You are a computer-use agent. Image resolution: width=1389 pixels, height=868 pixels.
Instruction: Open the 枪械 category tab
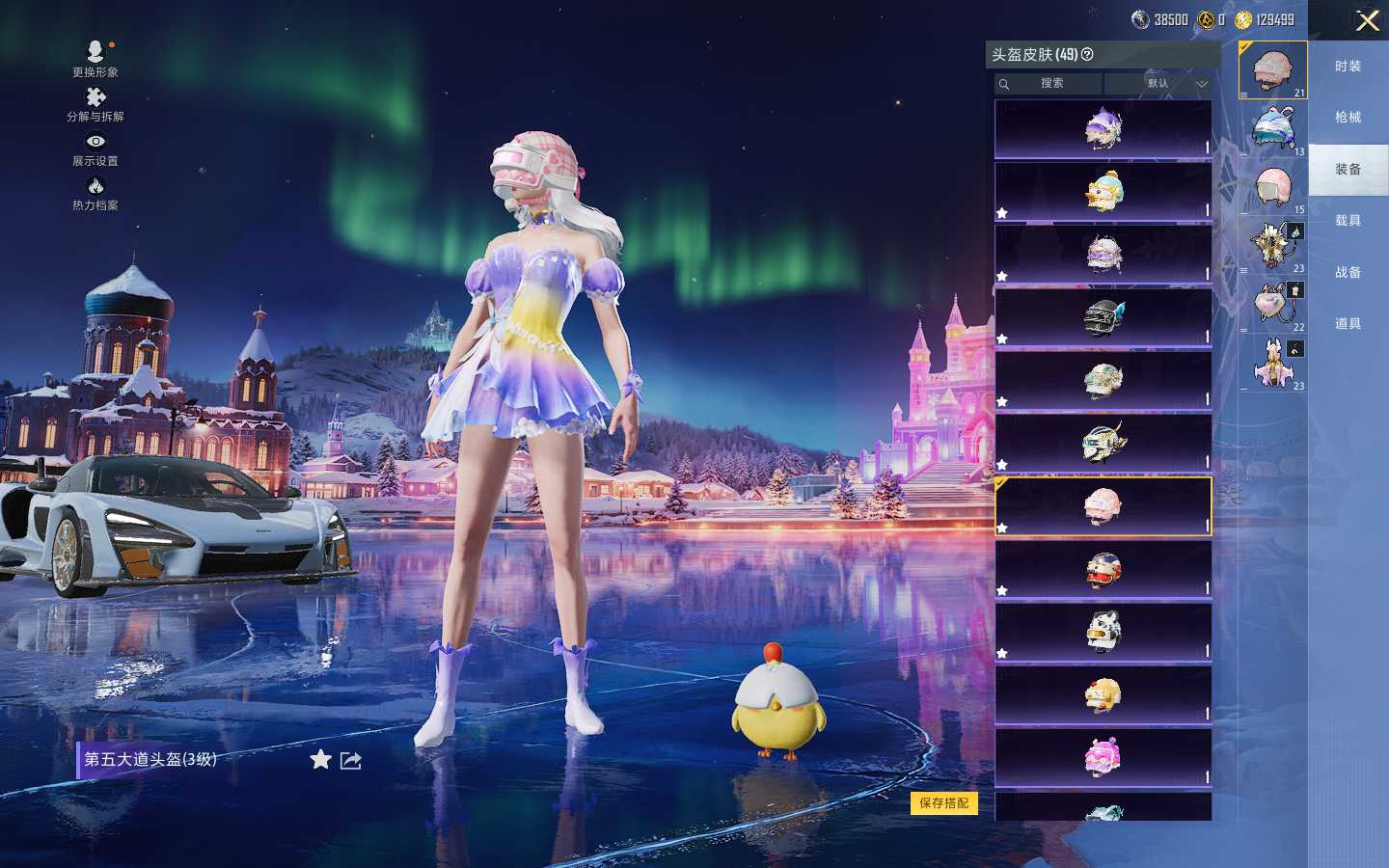pos(1348,118)
